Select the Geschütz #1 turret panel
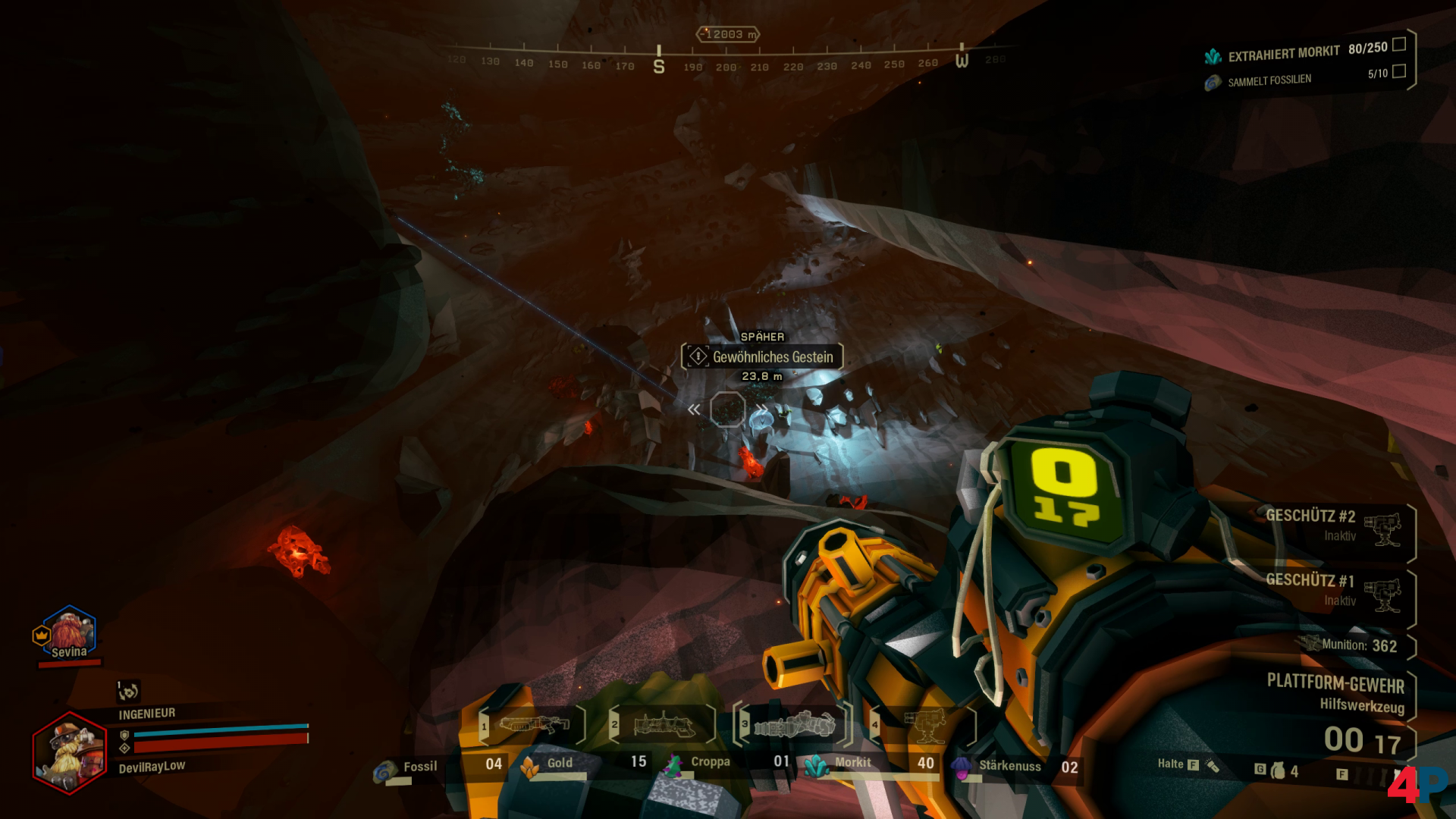1456x819 pixels. (x=1333, y=590)
